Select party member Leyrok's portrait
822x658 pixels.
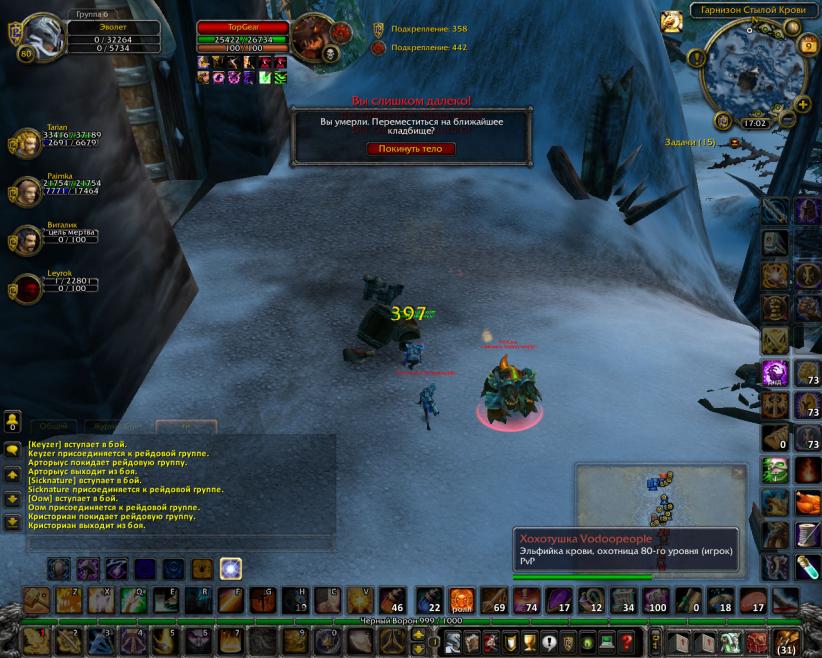click(26, 288)
